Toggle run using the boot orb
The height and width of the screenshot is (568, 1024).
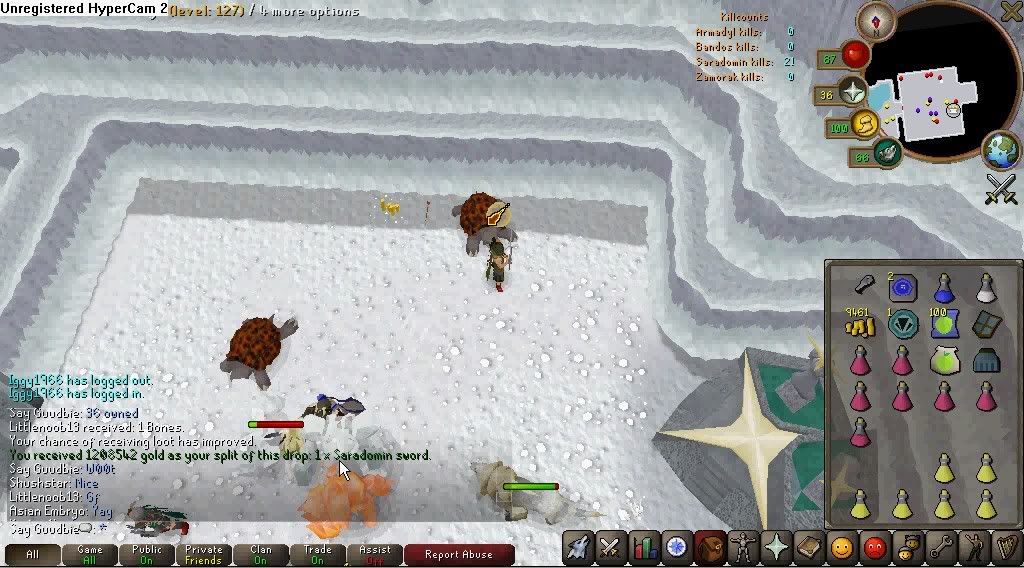click(864, 125)
